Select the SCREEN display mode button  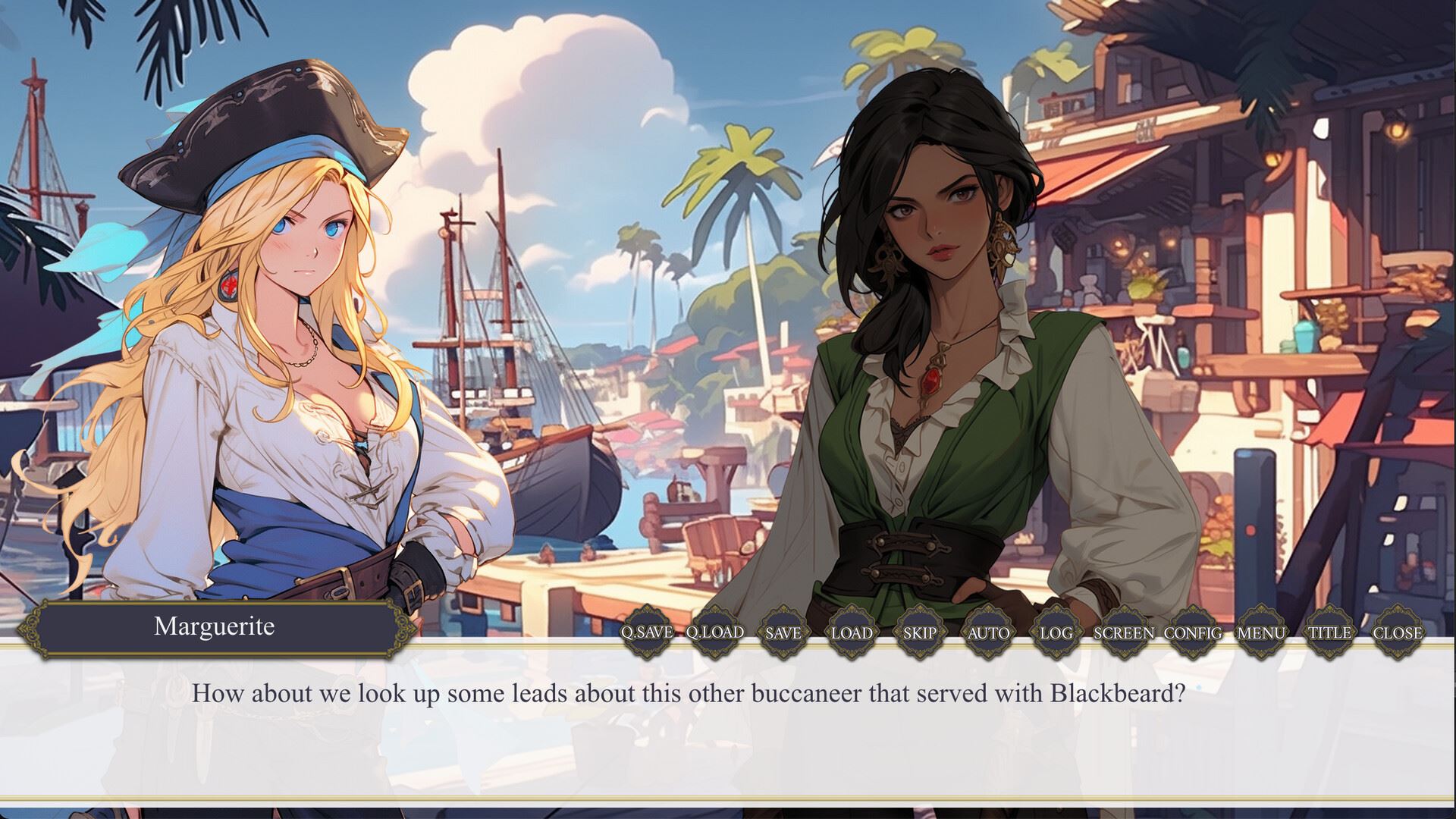click(x=1124, y=632)
